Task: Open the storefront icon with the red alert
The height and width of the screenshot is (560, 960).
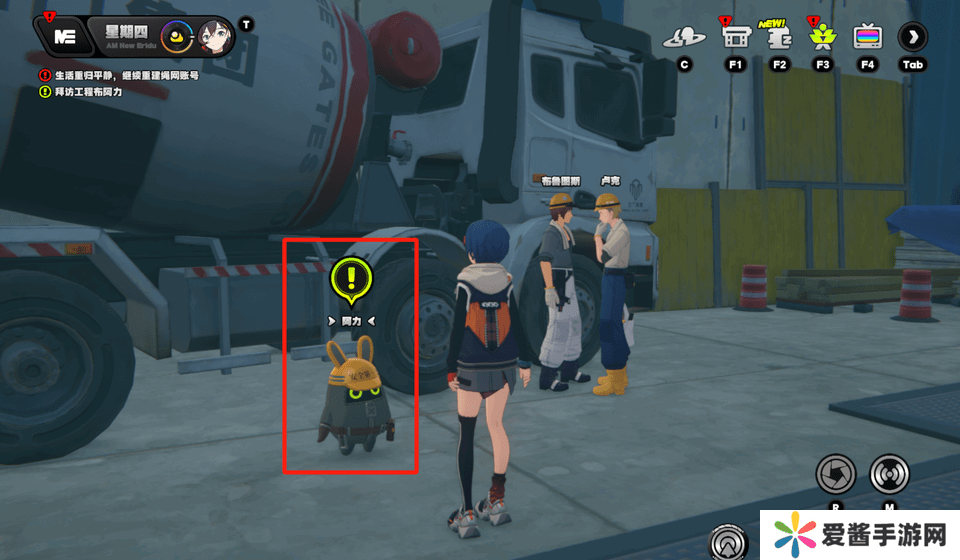Action: coord(734,38)
